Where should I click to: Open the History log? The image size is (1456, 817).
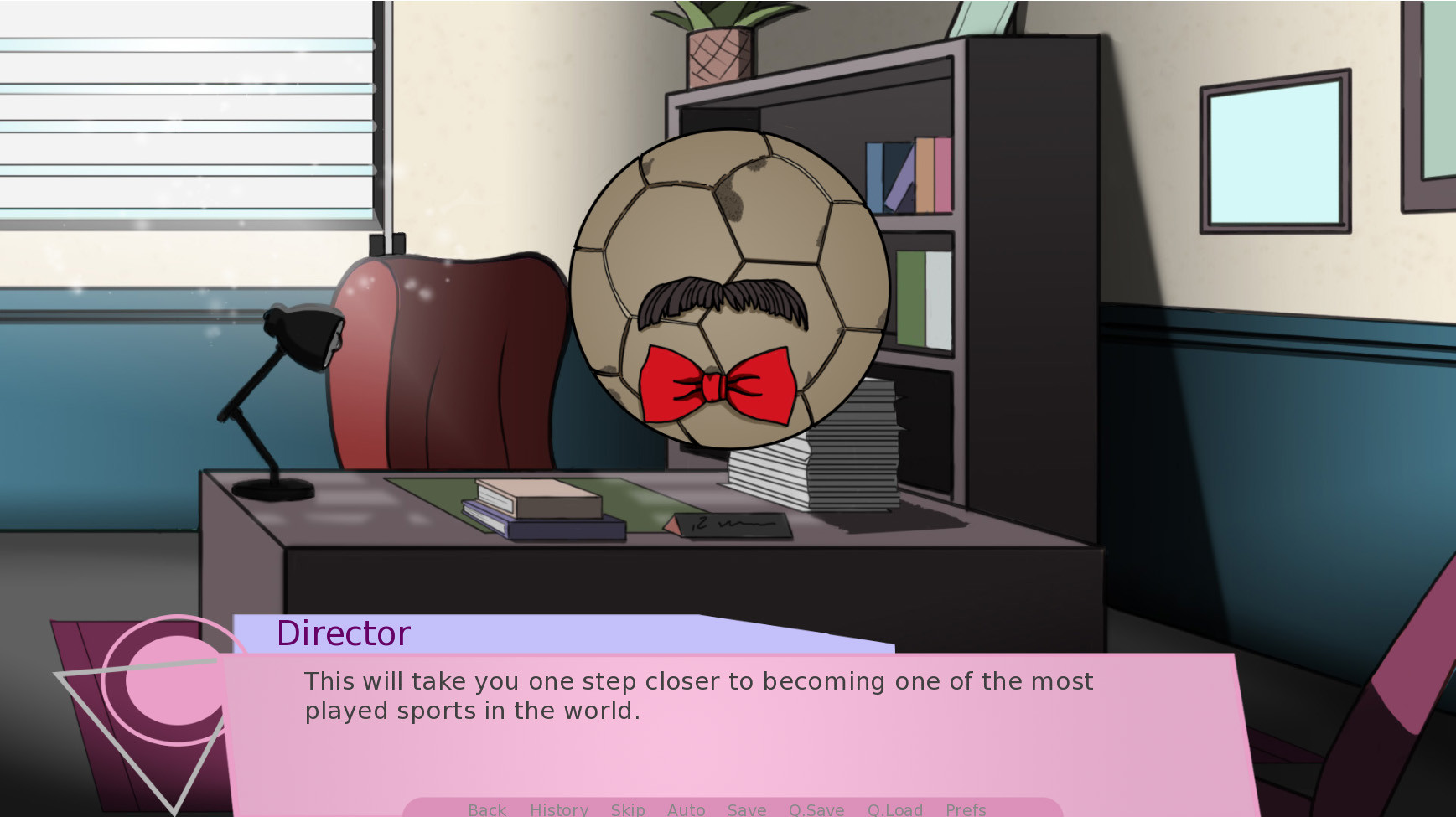coord(559,809)
